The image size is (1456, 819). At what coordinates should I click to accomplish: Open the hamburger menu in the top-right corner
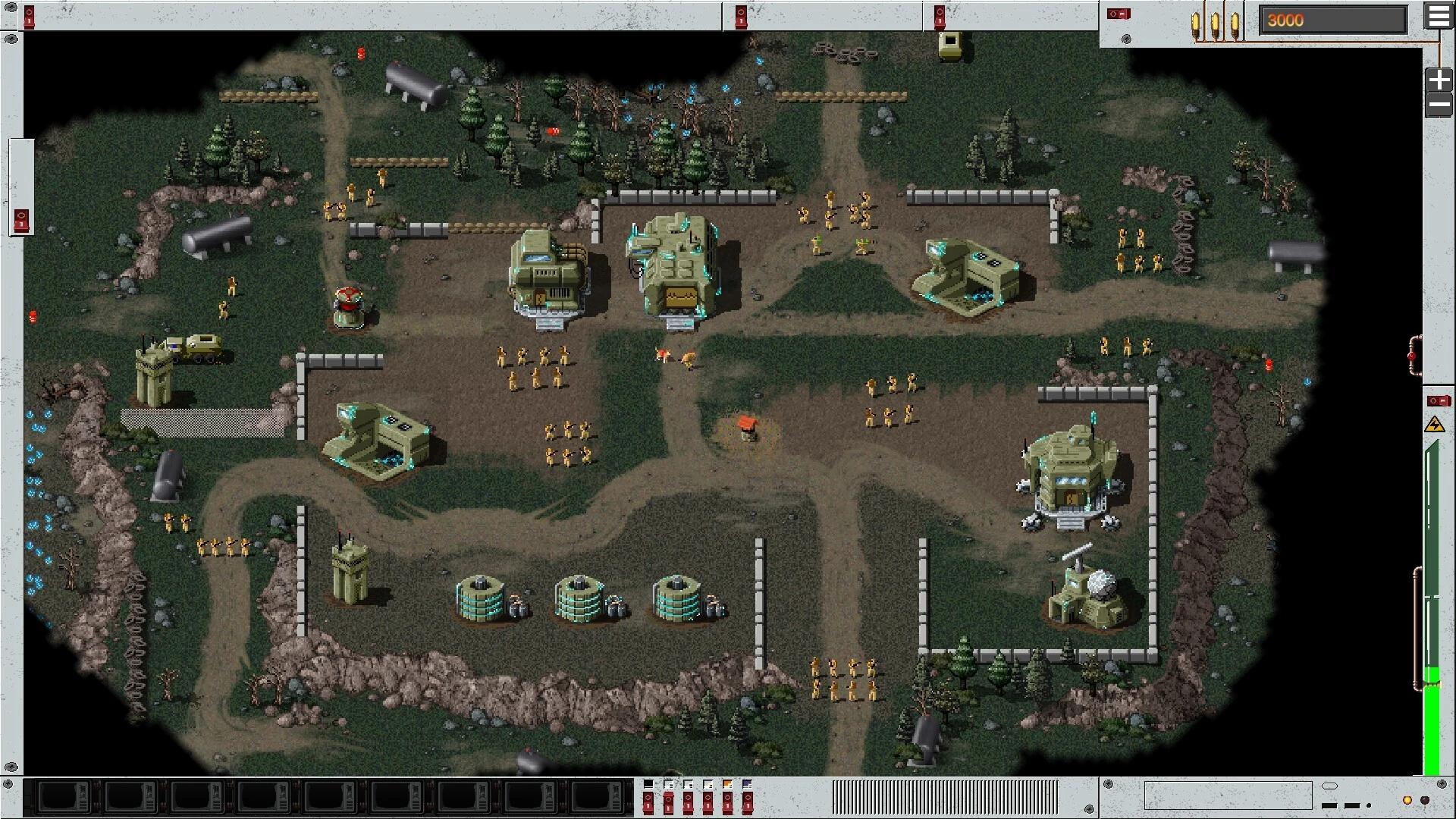pyautogui.click(x=1439, y=17)
